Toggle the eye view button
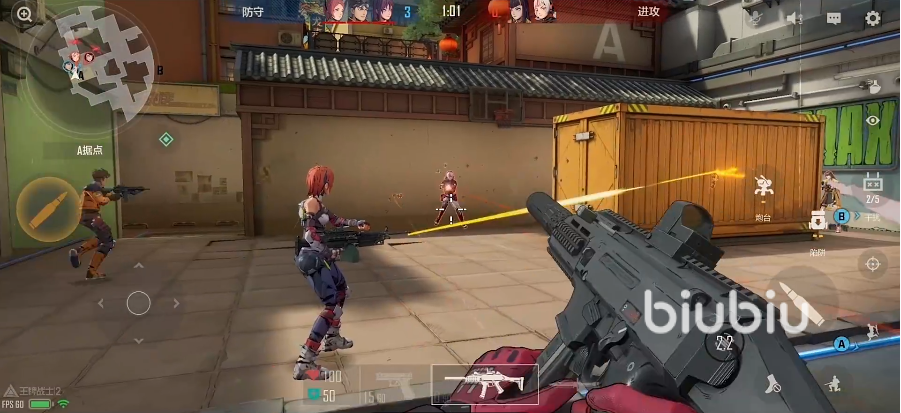901x413 pixels. (x=873, y=120)
